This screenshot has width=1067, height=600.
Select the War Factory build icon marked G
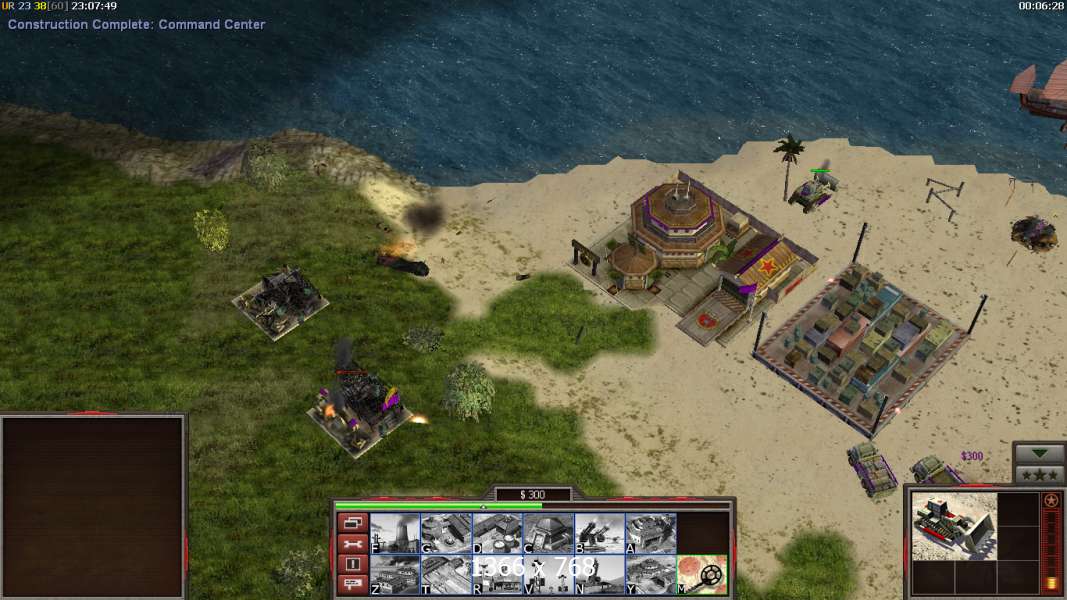(446, 533)
